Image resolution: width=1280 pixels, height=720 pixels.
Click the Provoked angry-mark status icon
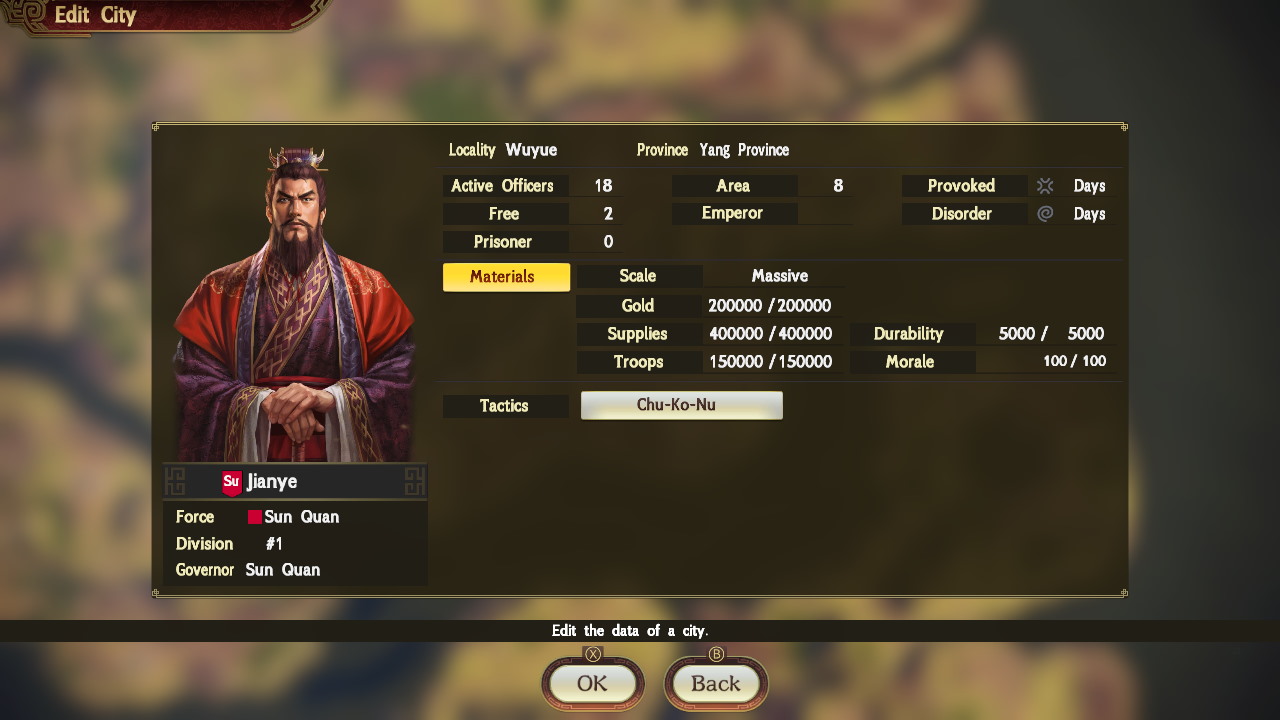tap(1046, 185)
